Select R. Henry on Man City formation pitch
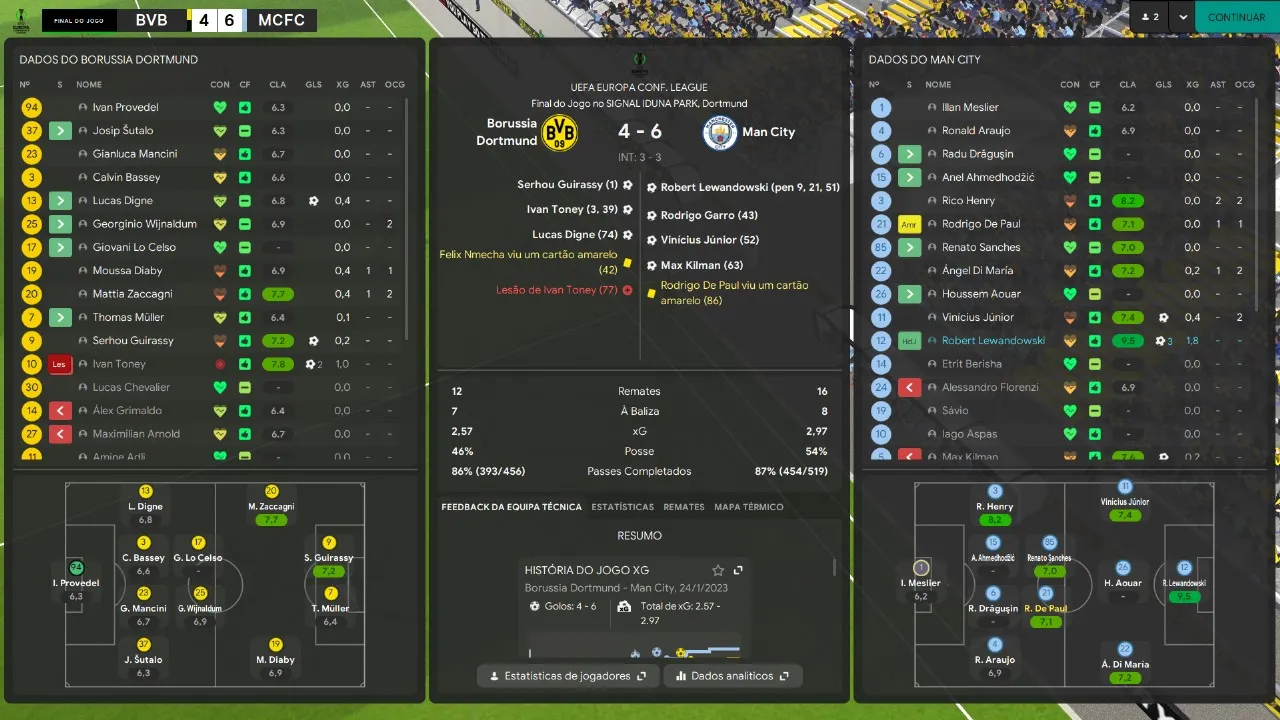1280x720 pixels. 994,506
